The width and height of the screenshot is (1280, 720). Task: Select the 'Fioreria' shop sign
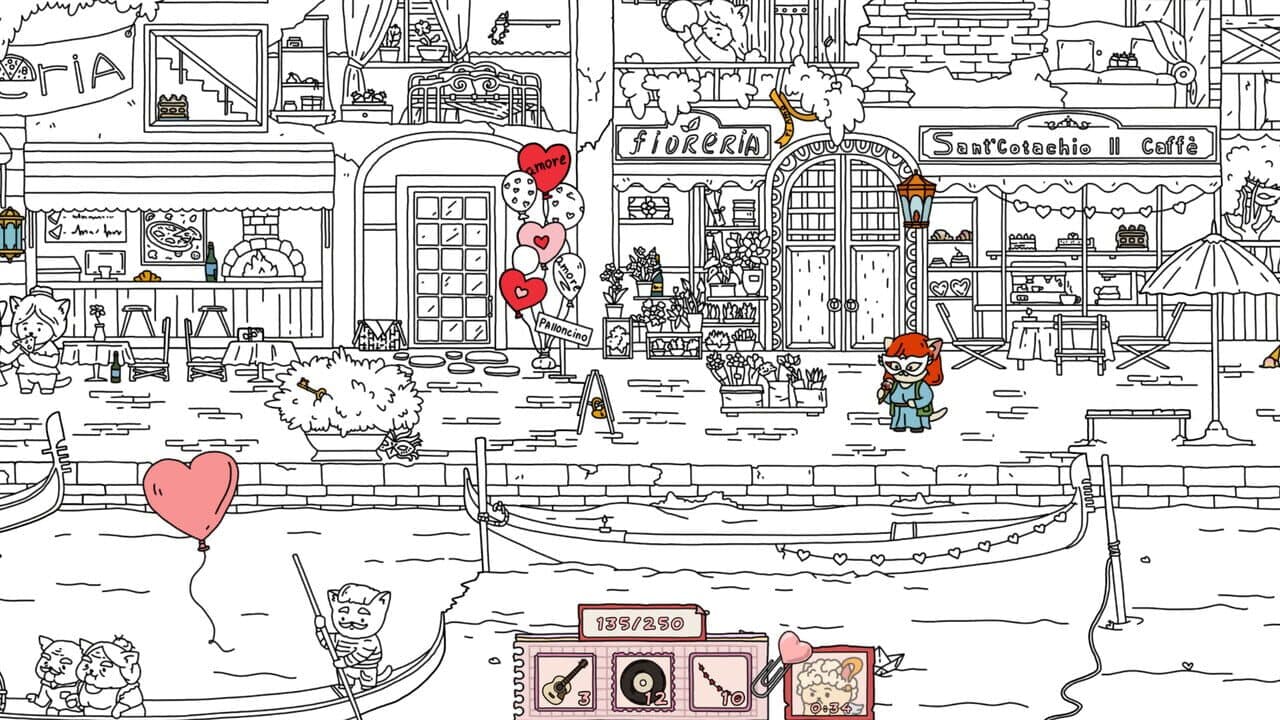(x=692, y=144)
